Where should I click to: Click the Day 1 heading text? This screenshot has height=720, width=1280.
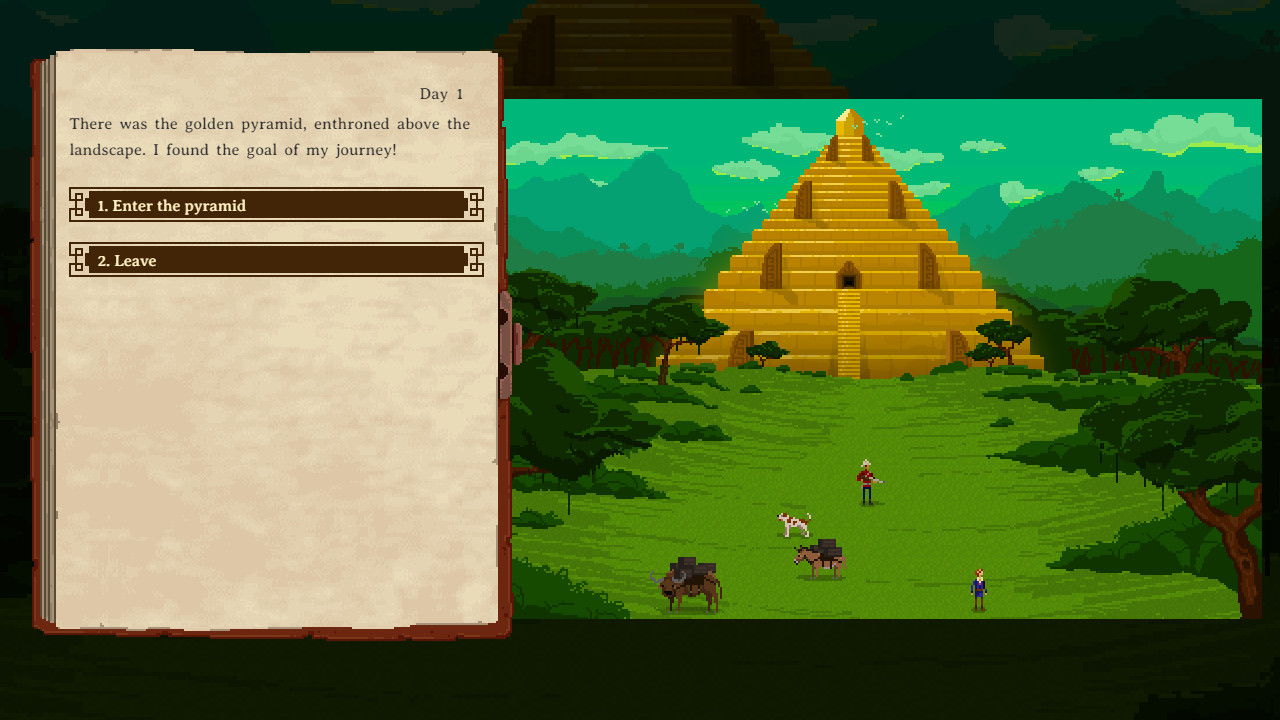click(x=443, y=94)
